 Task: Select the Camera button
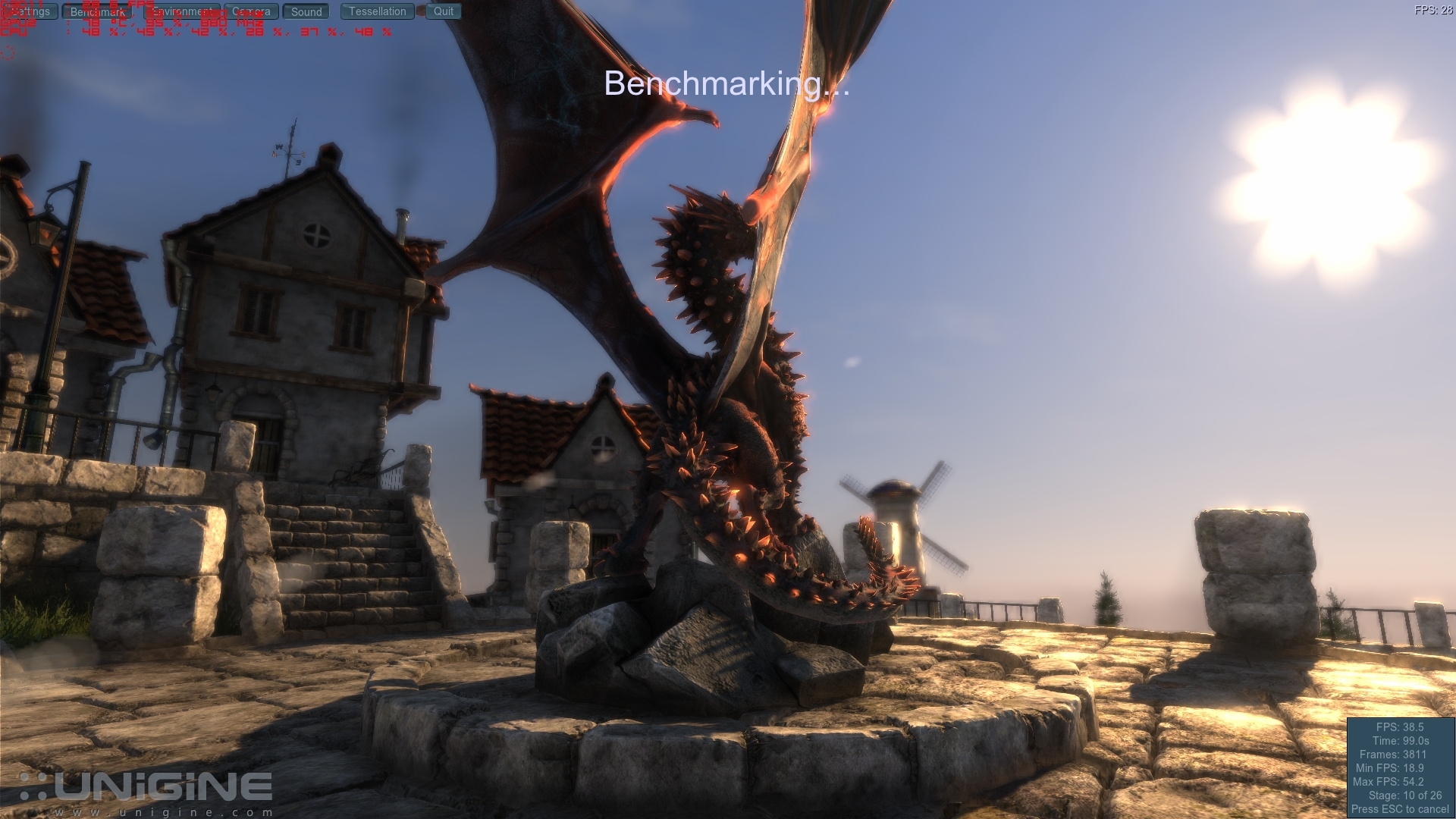coord(251,11)
